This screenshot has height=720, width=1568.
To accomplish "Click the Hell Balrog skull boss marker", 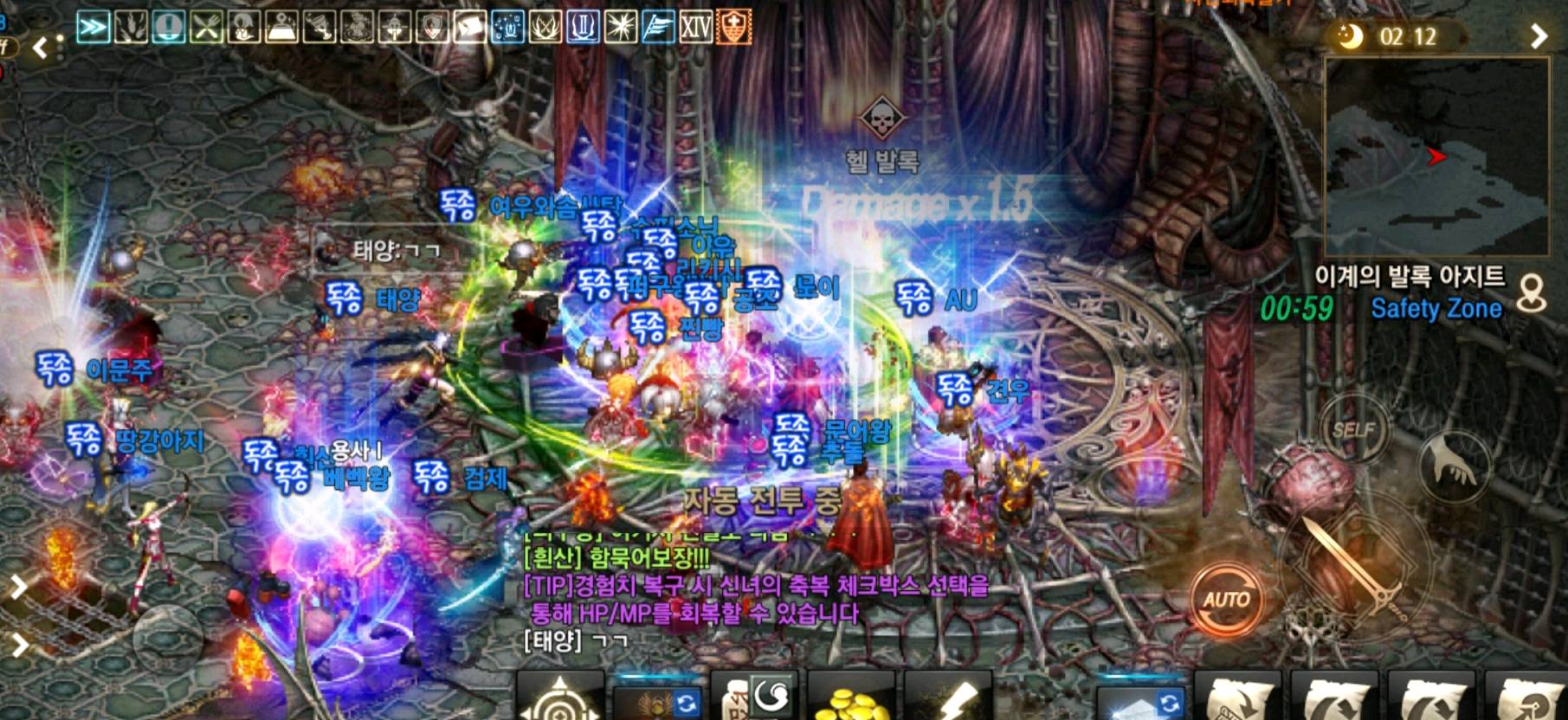I will click(x=881, y=119).
